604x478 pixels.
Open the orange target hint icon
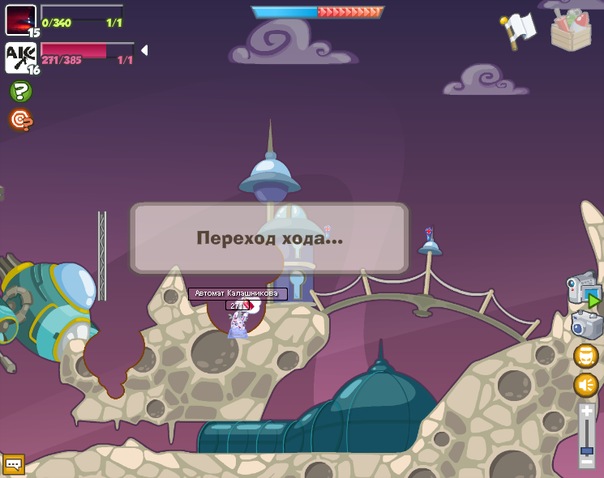pyautogui.click(x=20, y=120)
